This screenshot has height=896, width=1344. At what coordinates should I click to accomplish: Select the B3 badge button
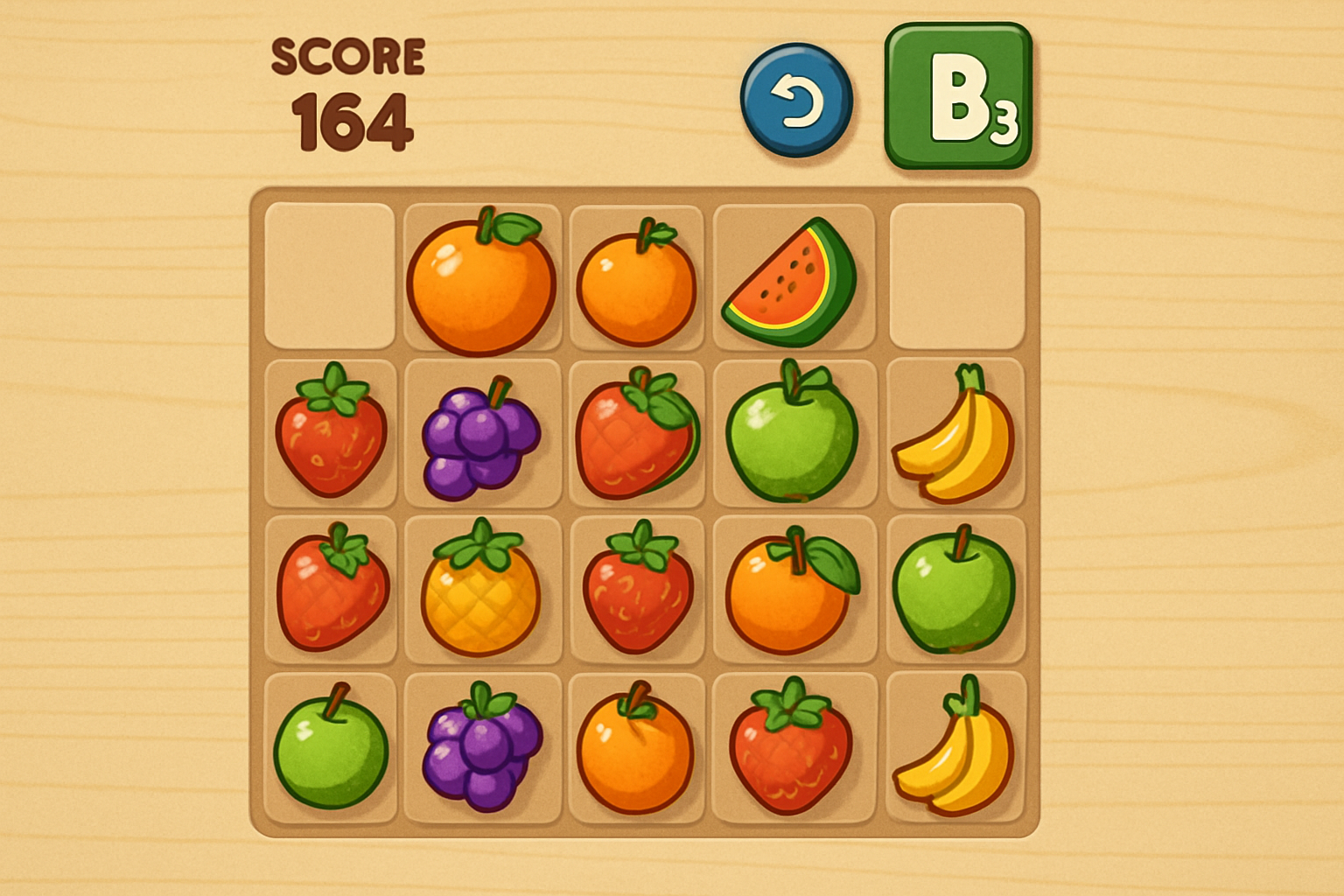tap(960, 96)
